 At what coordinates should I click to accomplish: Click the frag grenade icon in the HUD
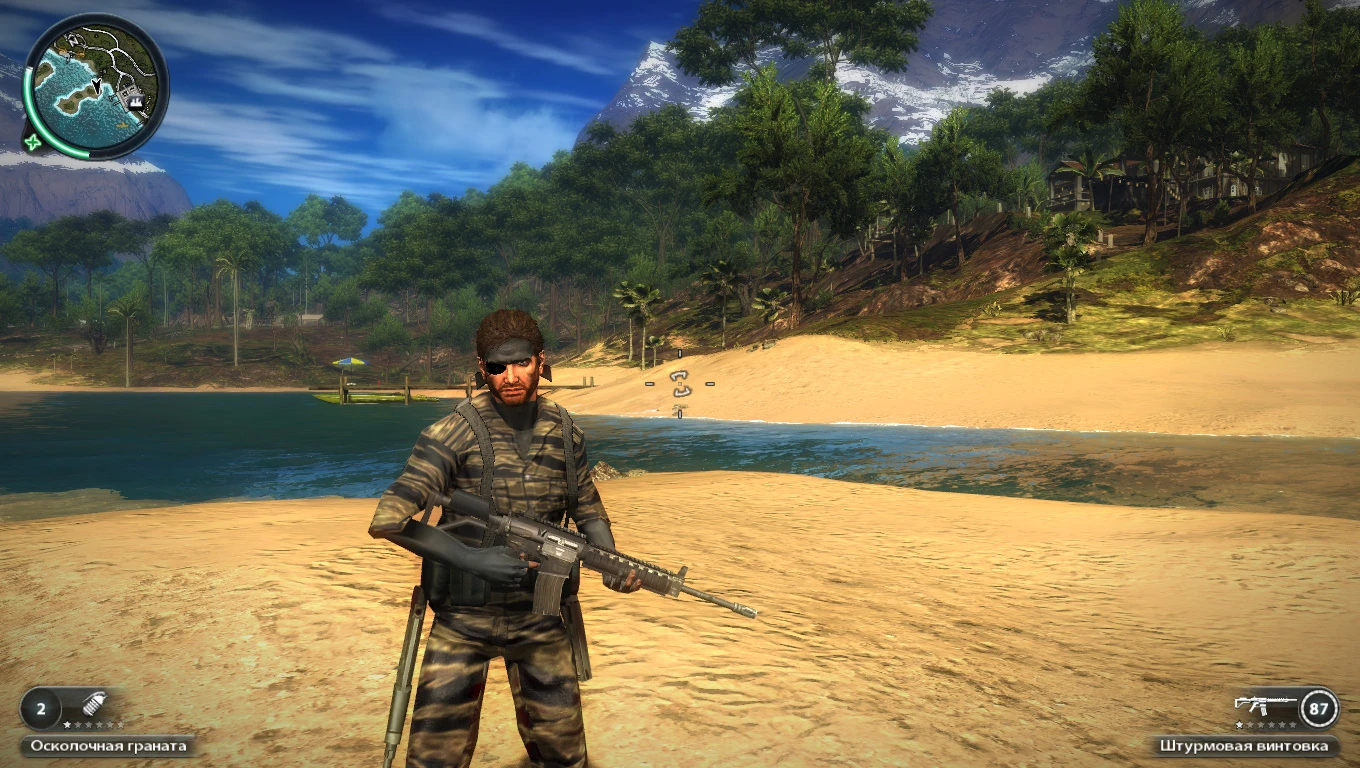point(95,704)
